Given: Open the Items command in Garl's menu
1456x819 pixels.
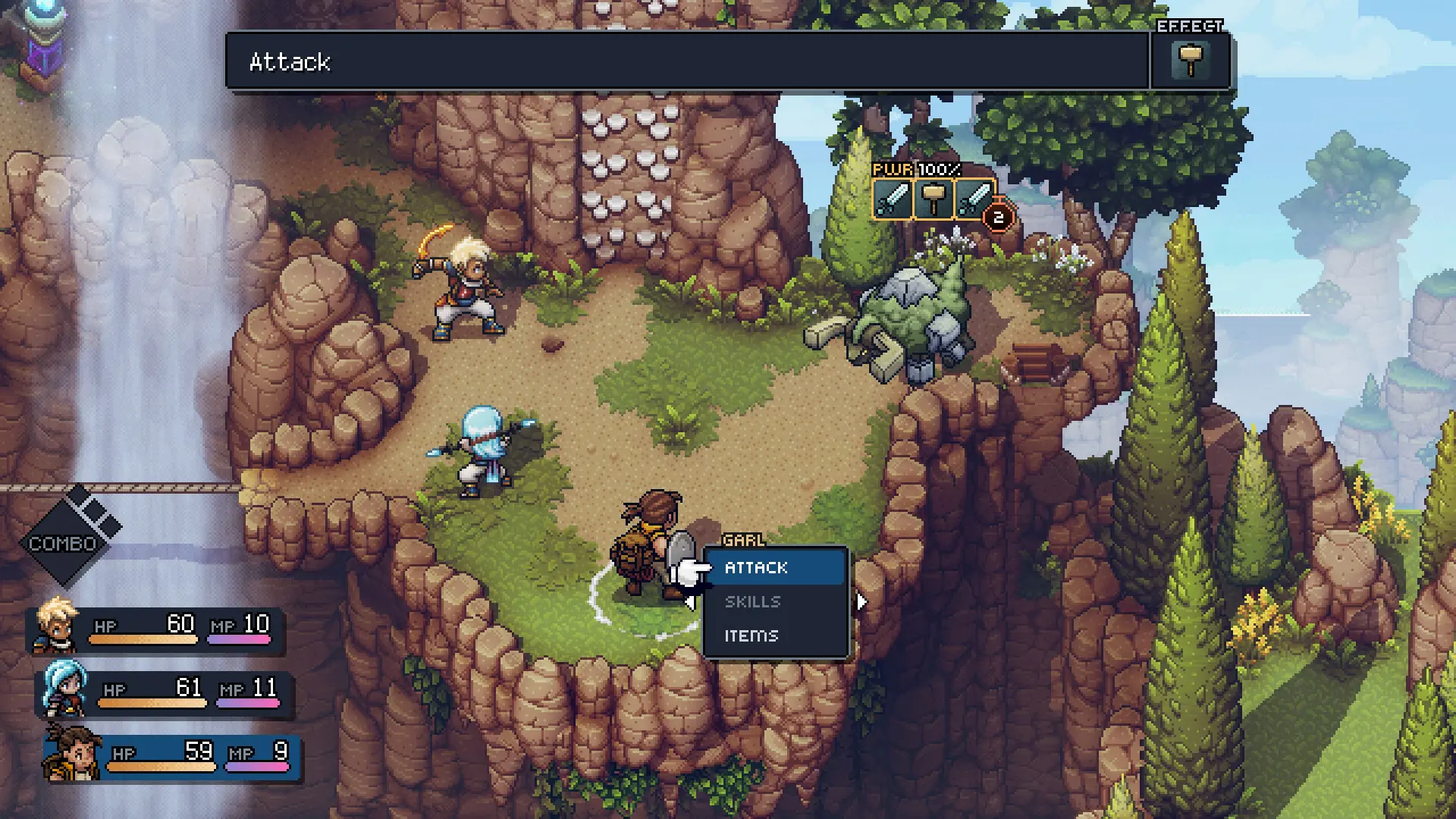Looking at the screenshot, I should (752, 635).
